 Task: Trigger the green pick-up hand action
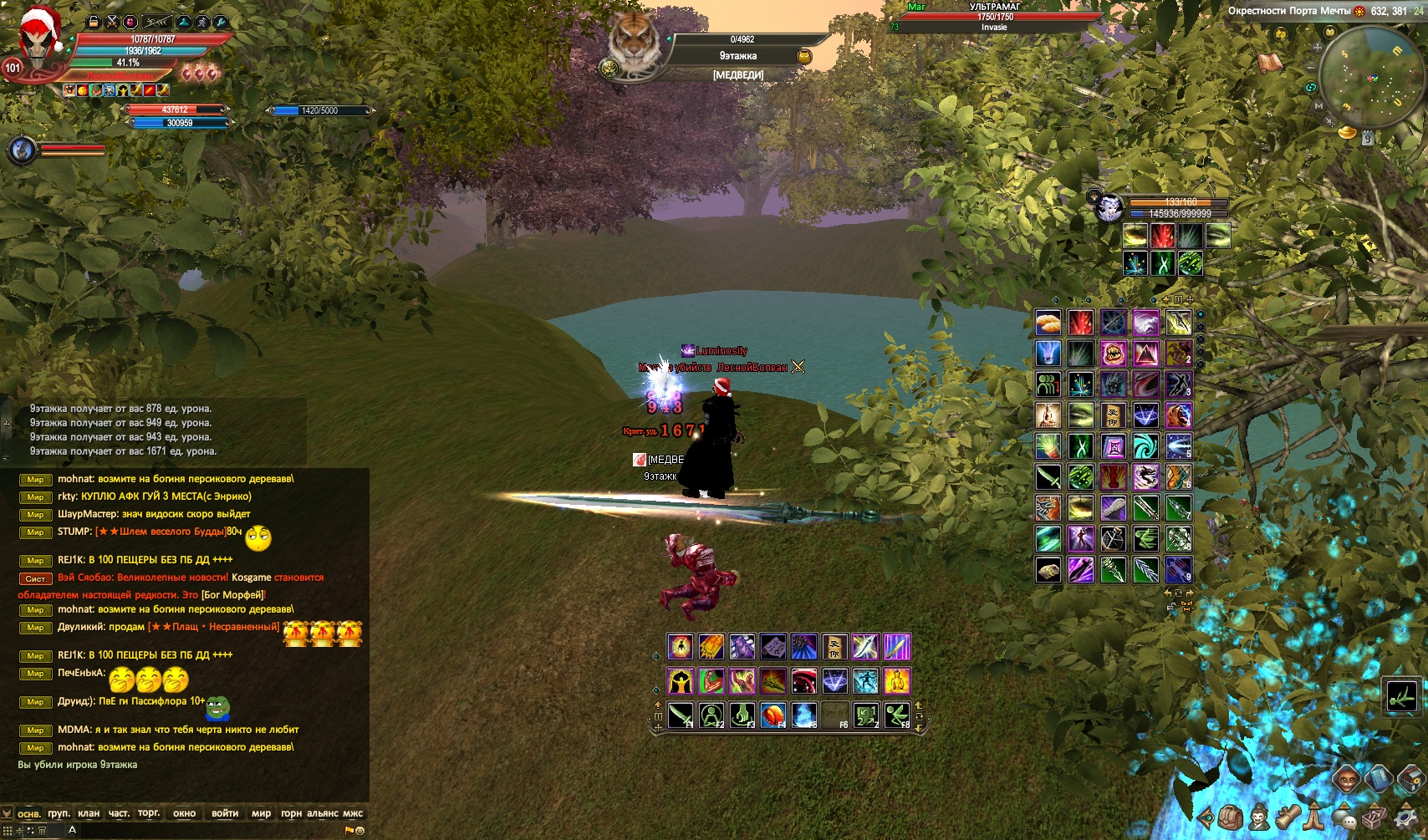coord(742,715)
